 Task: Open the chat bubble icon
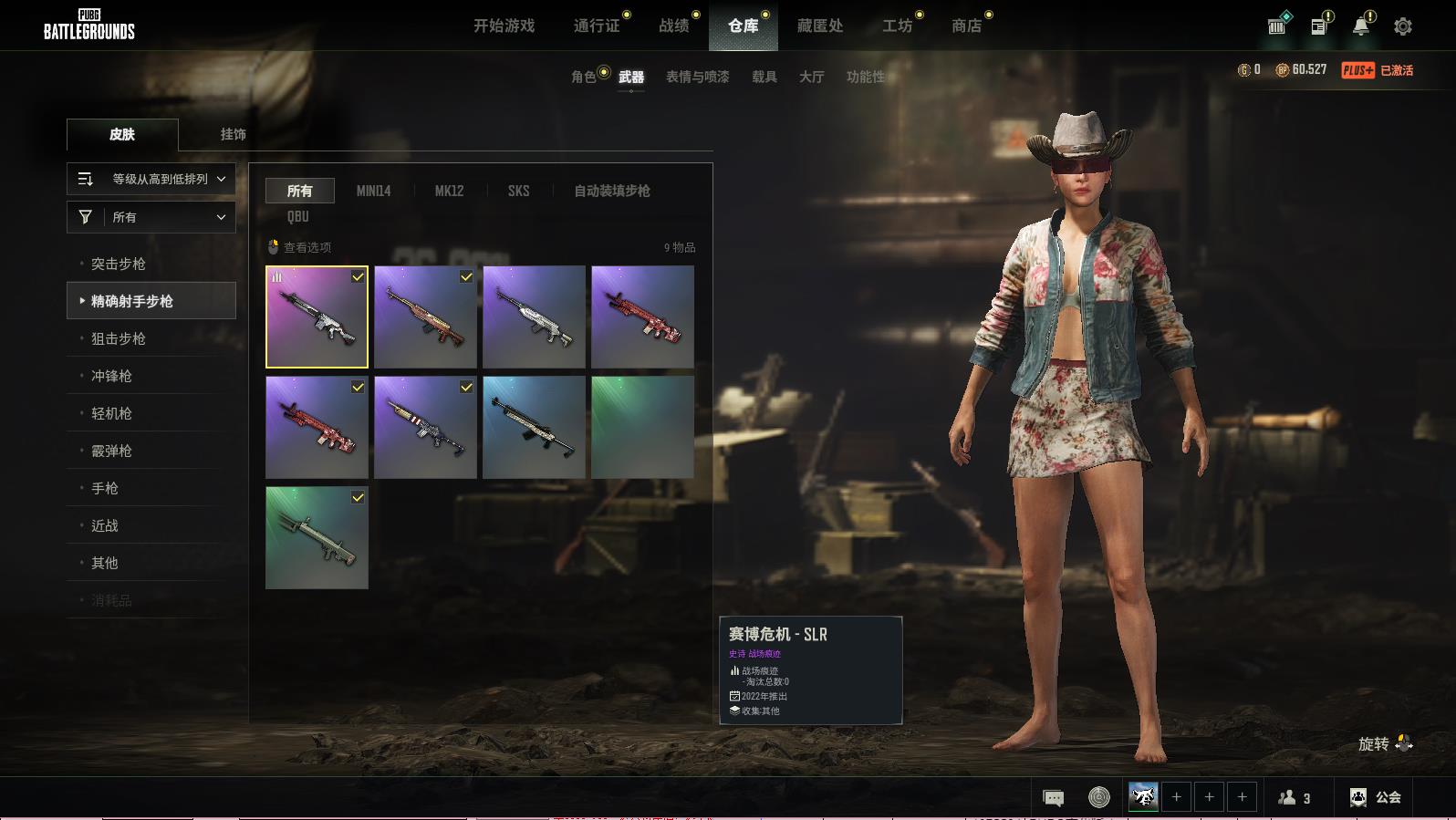pyautogui.click(x=1053, y=798)
